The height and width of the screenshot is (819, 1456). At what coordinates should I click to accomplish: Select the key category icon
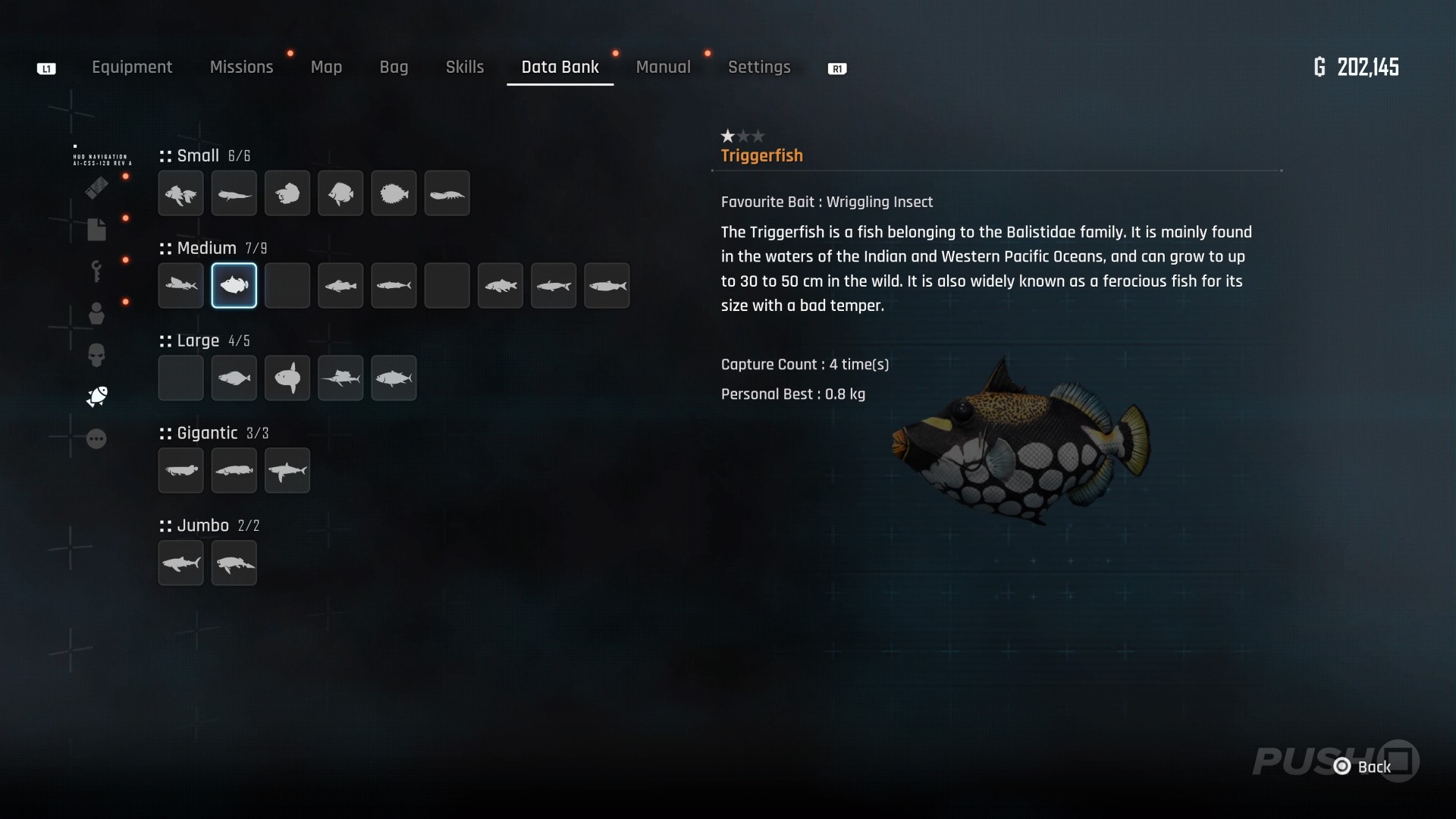pyautogui.click(x=96, y=271)
